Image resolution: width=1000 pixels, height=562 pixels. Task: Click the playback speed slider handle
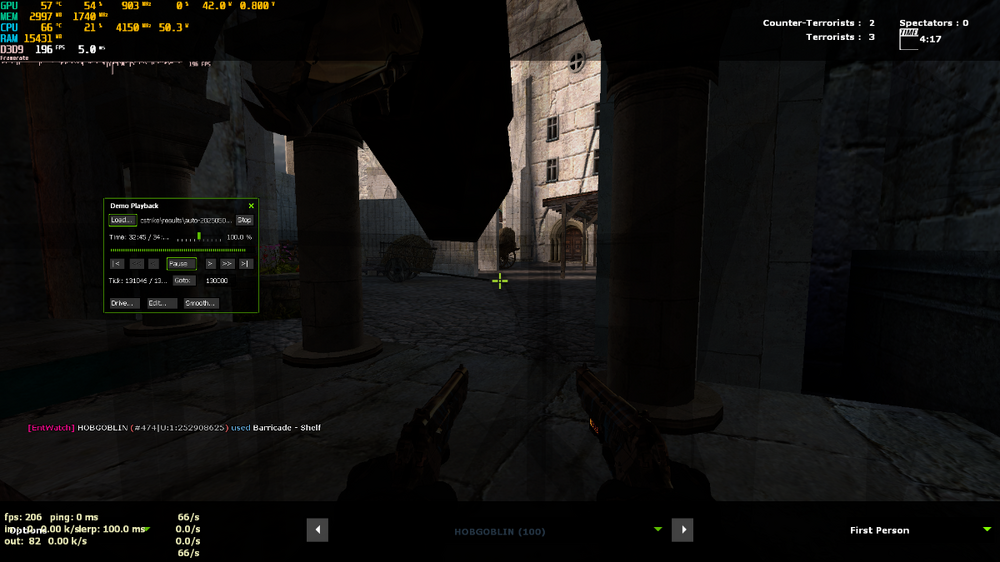199,237
